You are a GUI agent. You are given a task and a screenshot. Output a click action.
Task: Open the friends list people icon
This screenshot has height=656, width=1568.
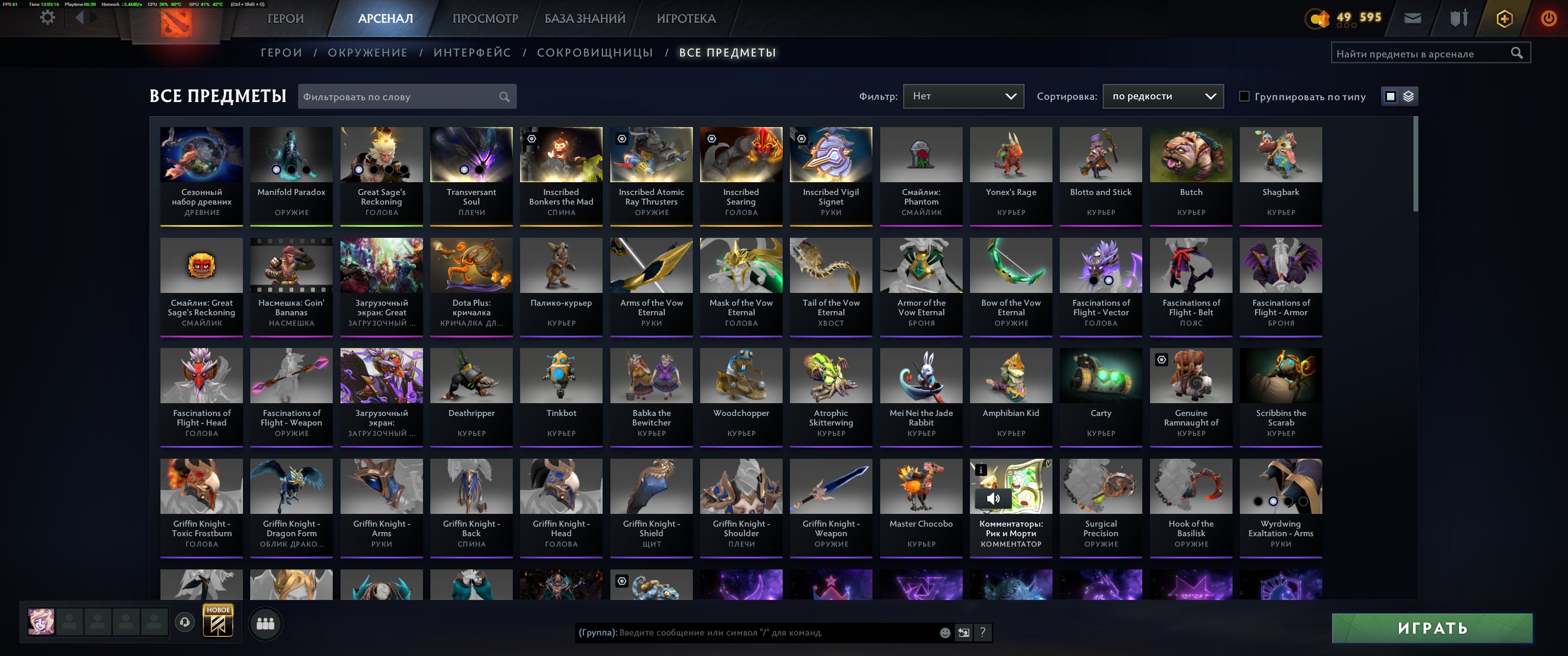tap(265, 623)
